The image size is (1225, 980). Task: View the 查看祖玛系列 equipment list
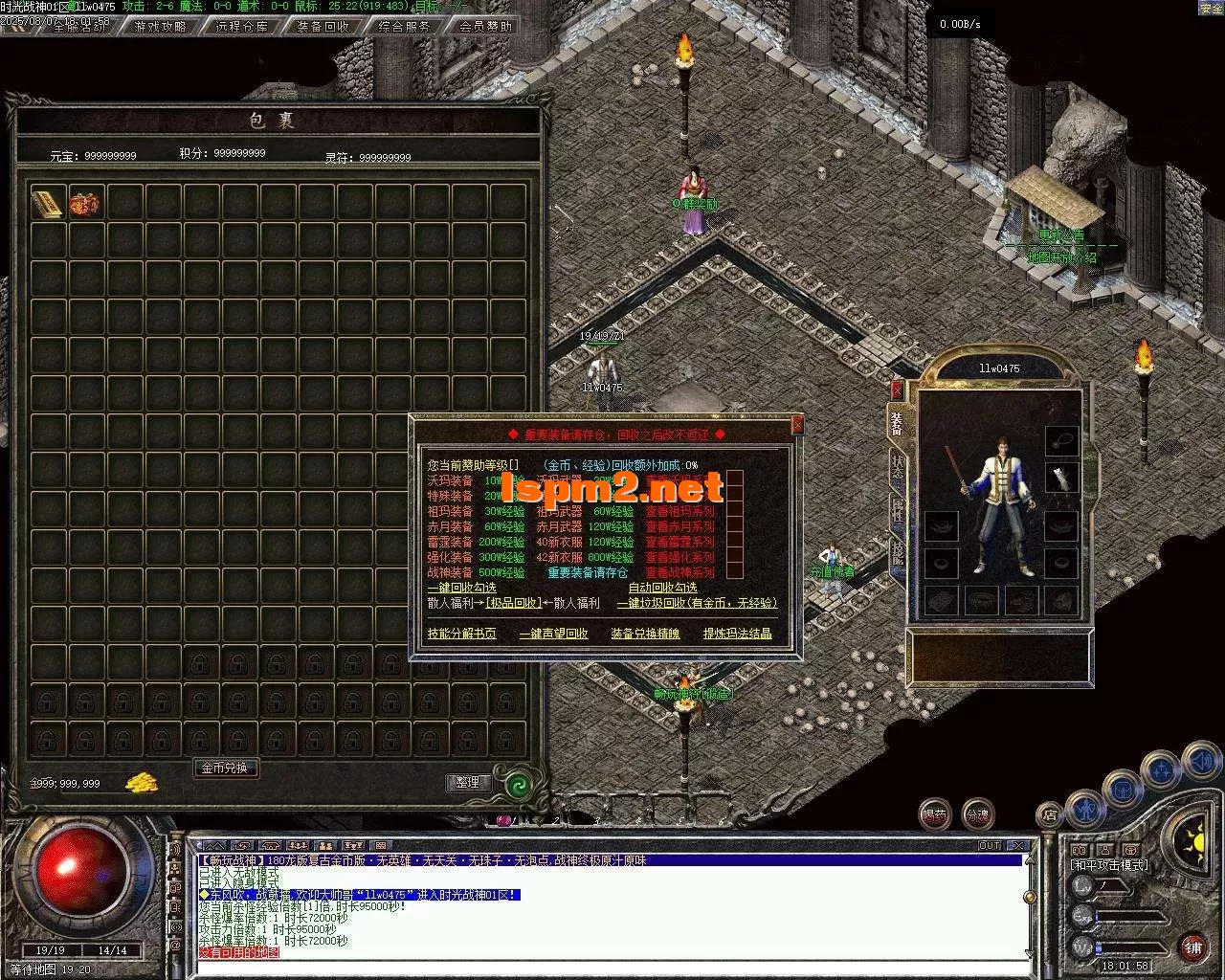click(x=679, y=511)
